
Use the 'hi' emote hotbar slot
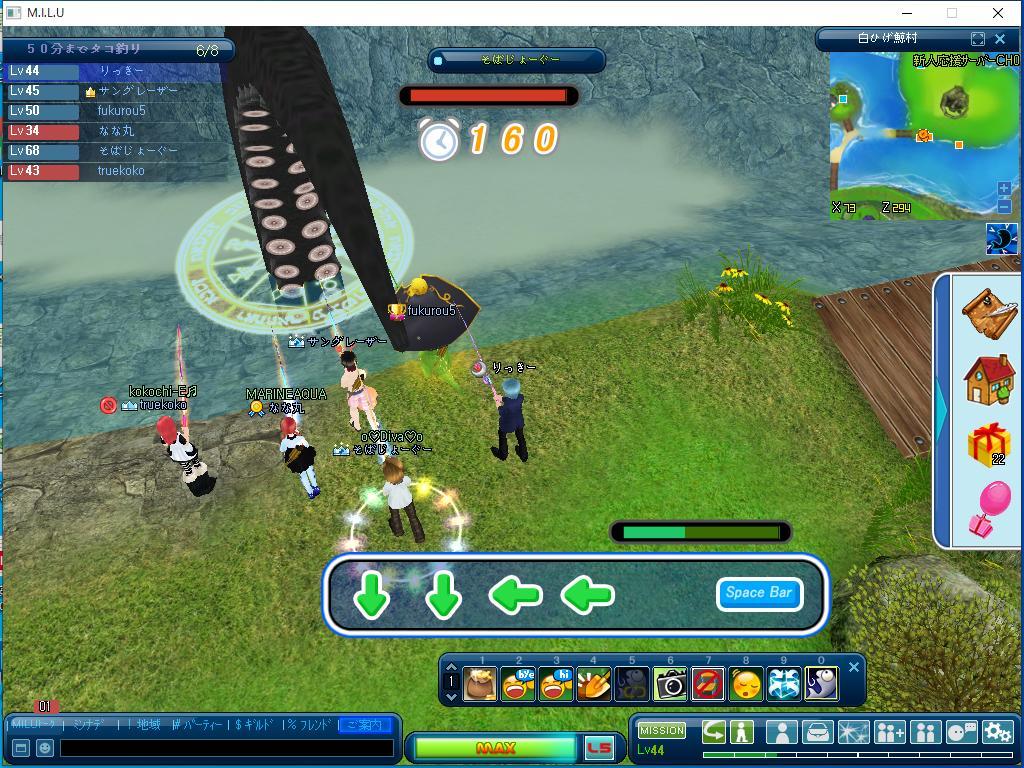coord(556,684)
